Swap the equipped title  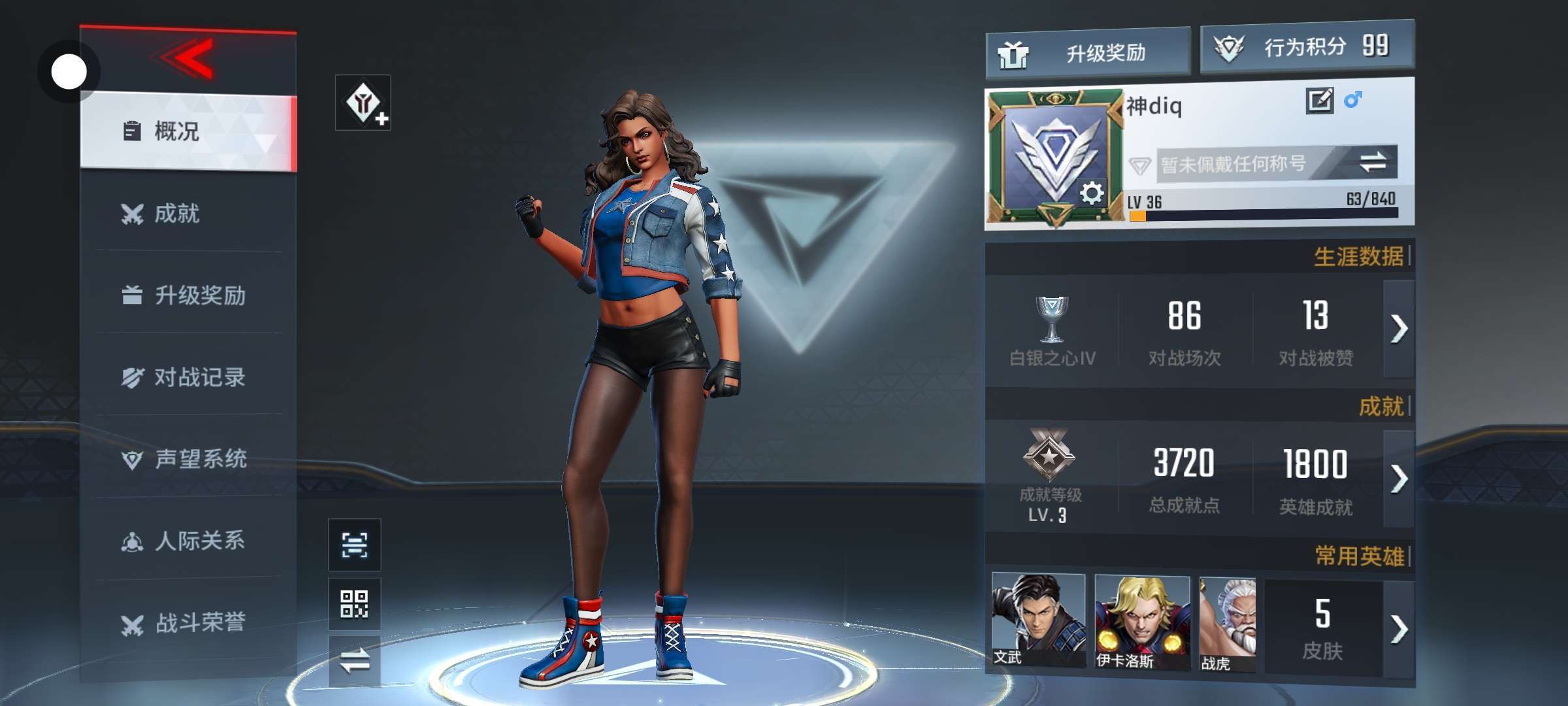[1373, 162]
